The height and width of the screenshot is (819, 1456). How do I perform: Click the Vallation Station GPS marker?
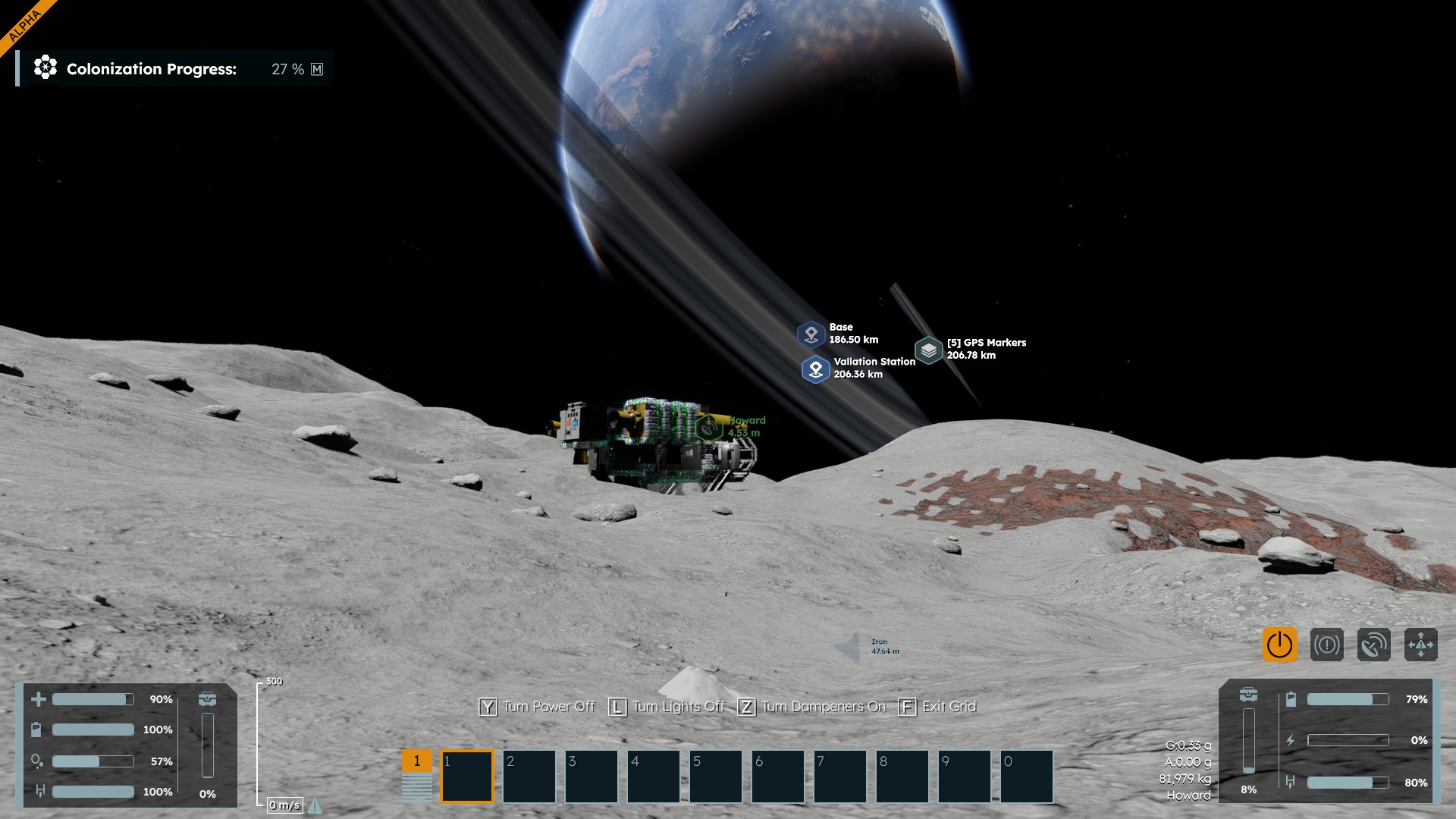coord(815,369)
